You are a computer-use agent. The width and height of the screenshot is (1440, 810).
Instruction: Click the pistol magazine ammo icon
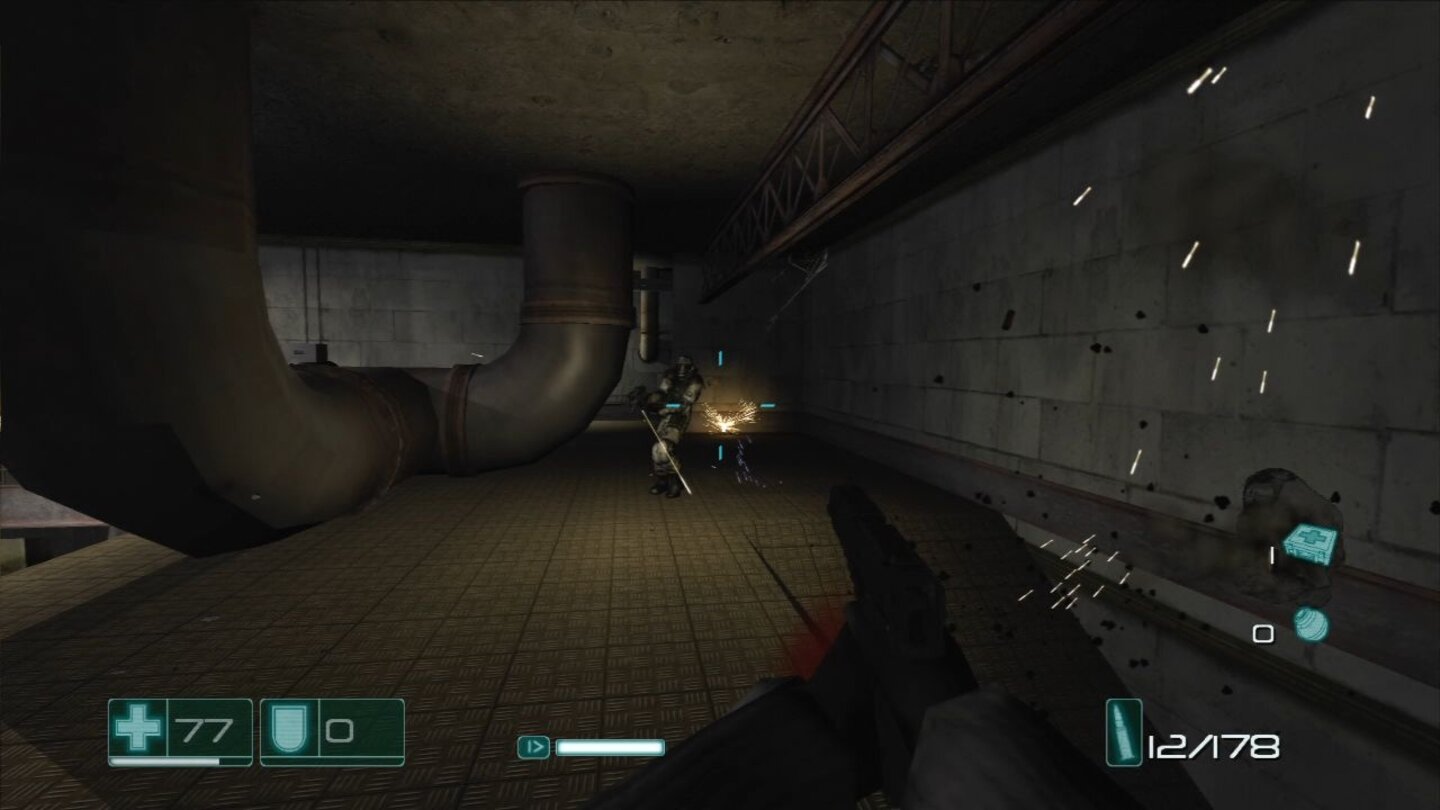(x=1122, y=730)
